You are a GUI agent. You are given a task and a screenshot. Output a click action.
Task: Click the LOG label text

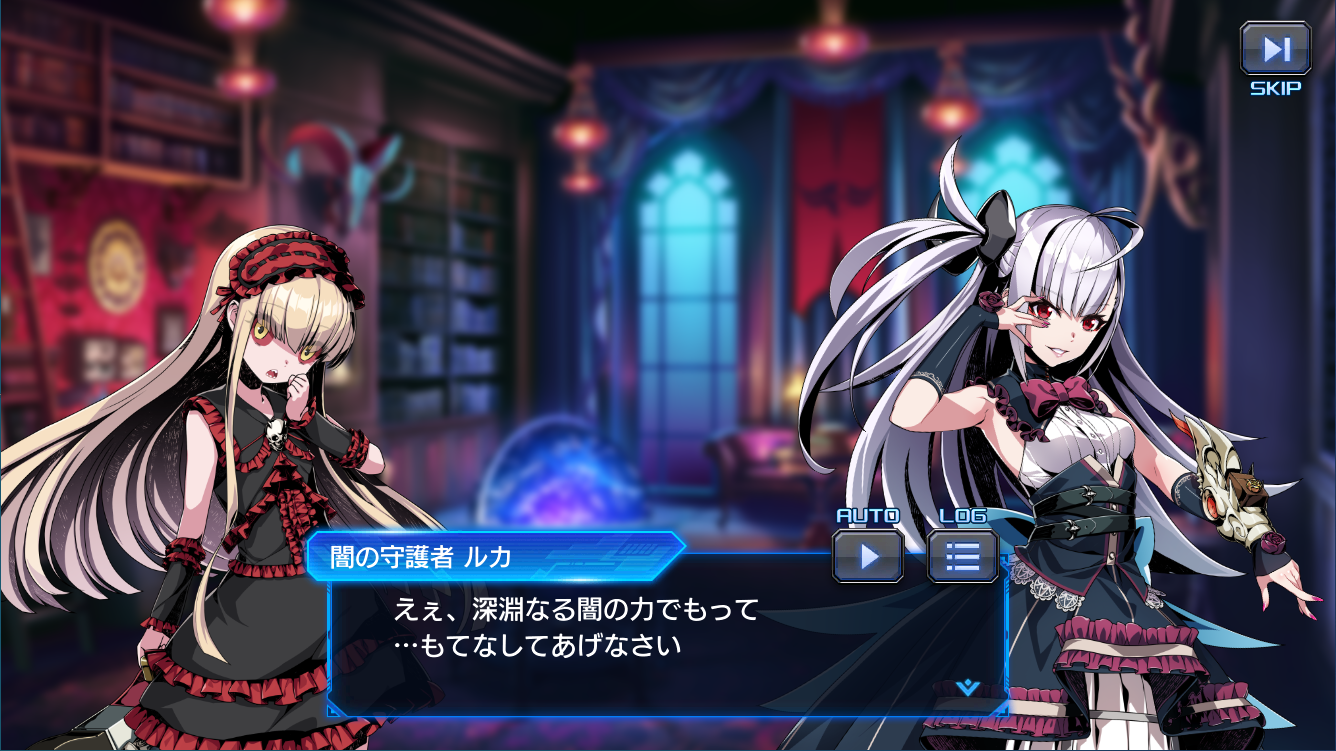click(x=963, y=516)
